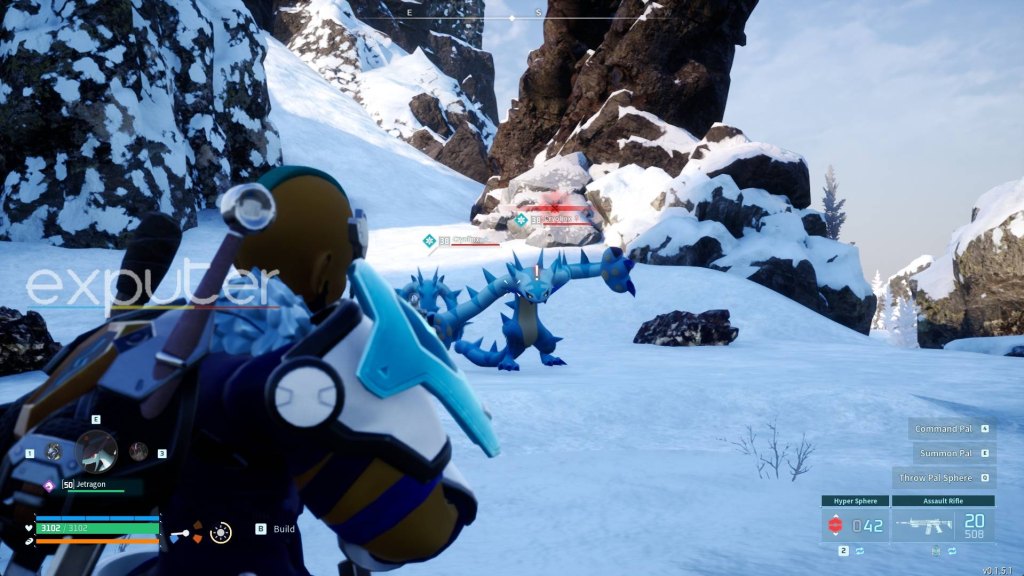Click the compass bar at the top
The image size is (1024, 576).
pyautogui.click(x=512, y=17)
